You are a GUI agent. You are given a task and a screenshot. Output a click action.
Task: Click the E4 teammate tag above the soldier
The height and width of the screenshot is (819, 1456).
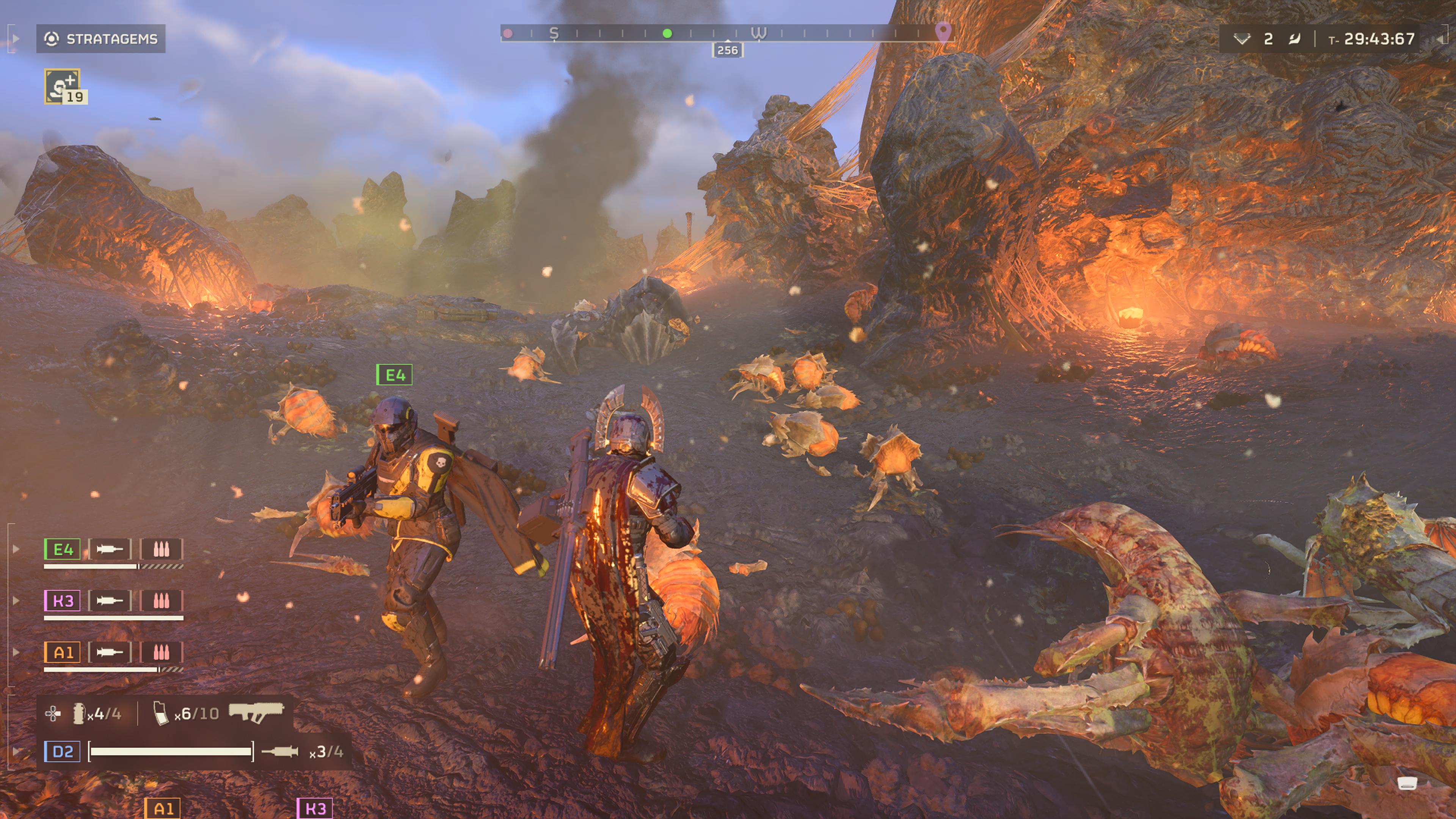[x=394, y=375]
